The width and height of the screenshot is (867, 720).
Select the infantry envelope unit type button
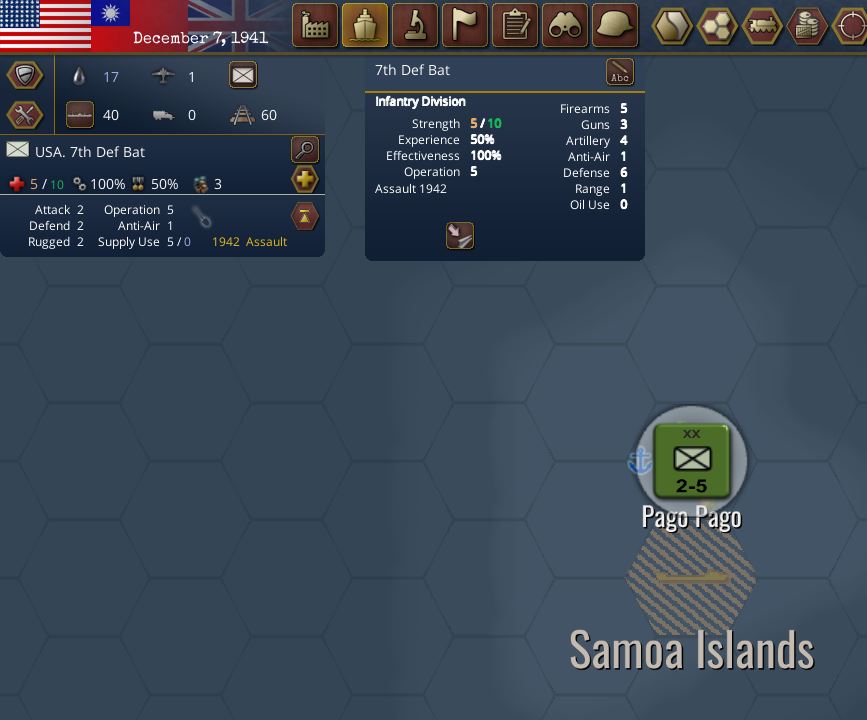click(243, 75)
